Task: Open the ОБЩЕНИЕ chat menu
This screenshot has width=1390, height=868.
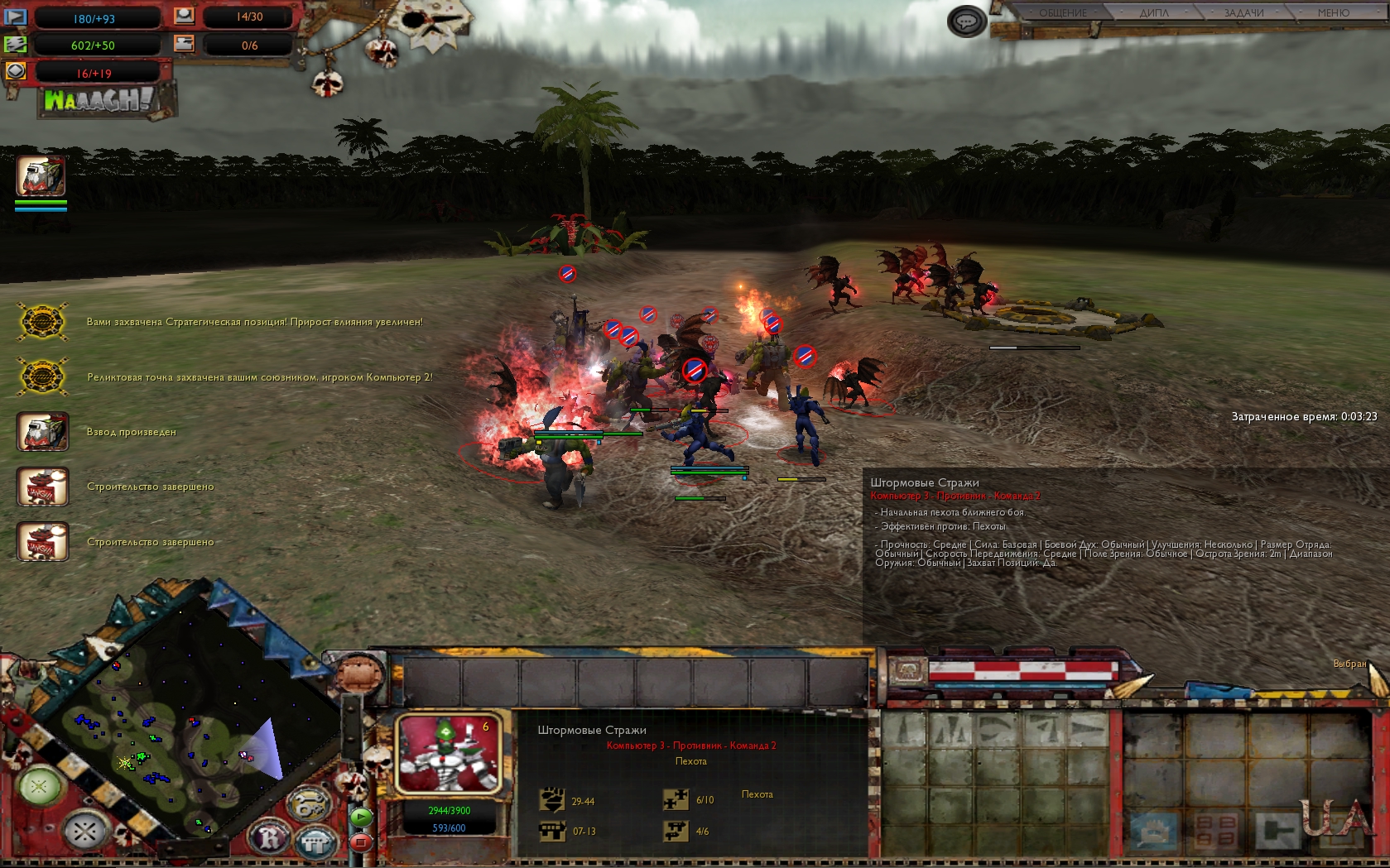Action: coord(1062,13)
